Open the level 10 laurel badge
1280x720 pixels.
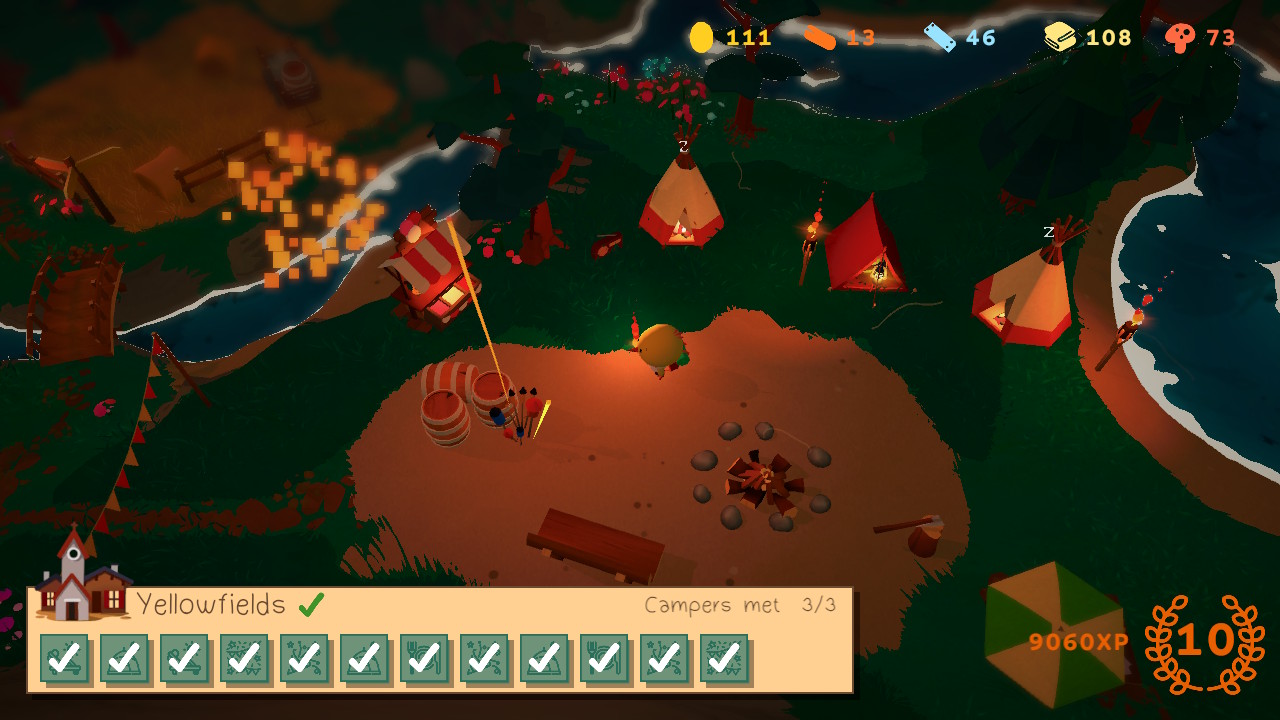[1204, 642]
